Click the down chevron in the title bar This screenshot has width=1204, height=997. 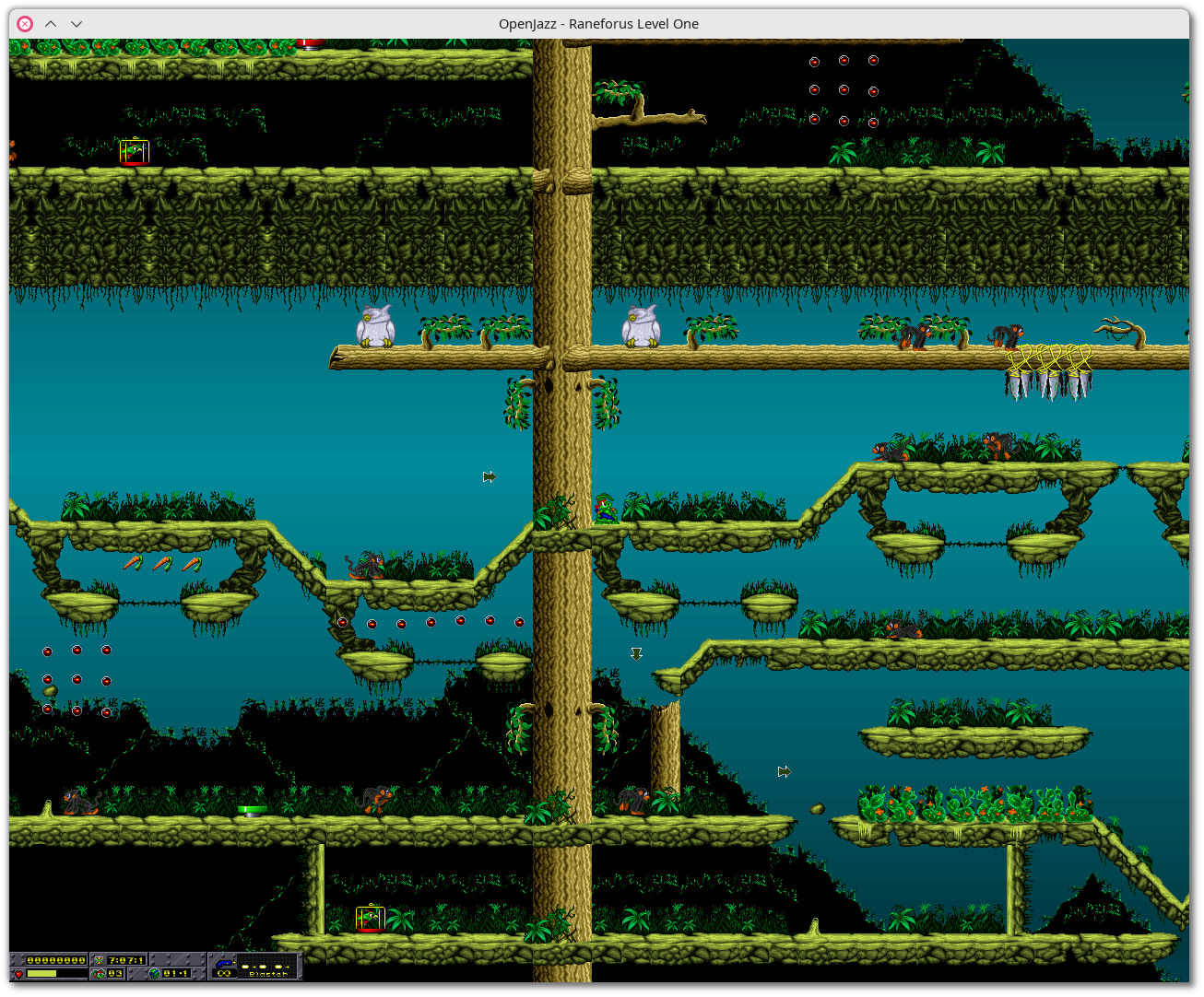[x=77, y=24]
